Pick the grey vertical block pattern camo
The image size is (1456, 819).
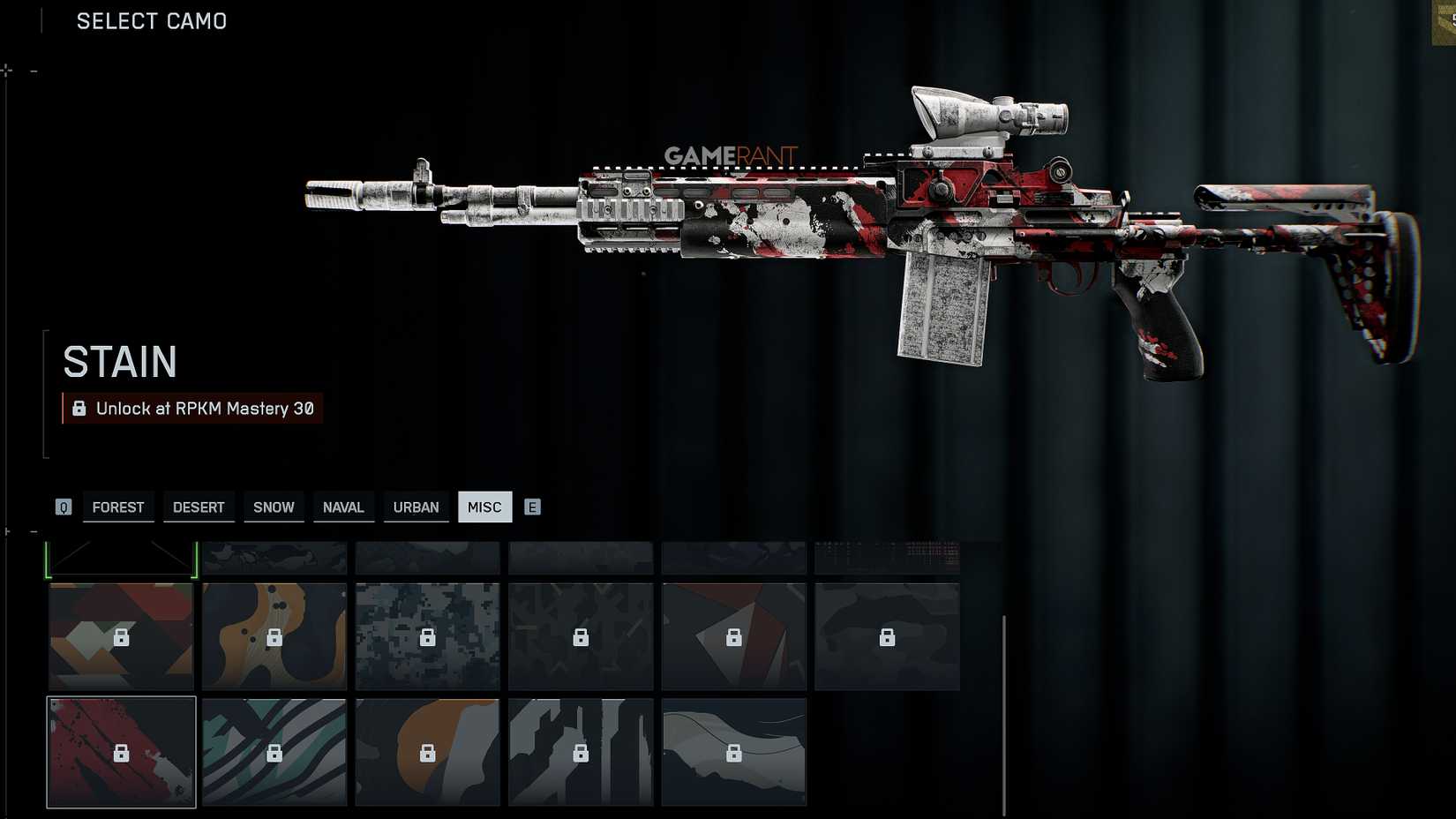[581, 752]
